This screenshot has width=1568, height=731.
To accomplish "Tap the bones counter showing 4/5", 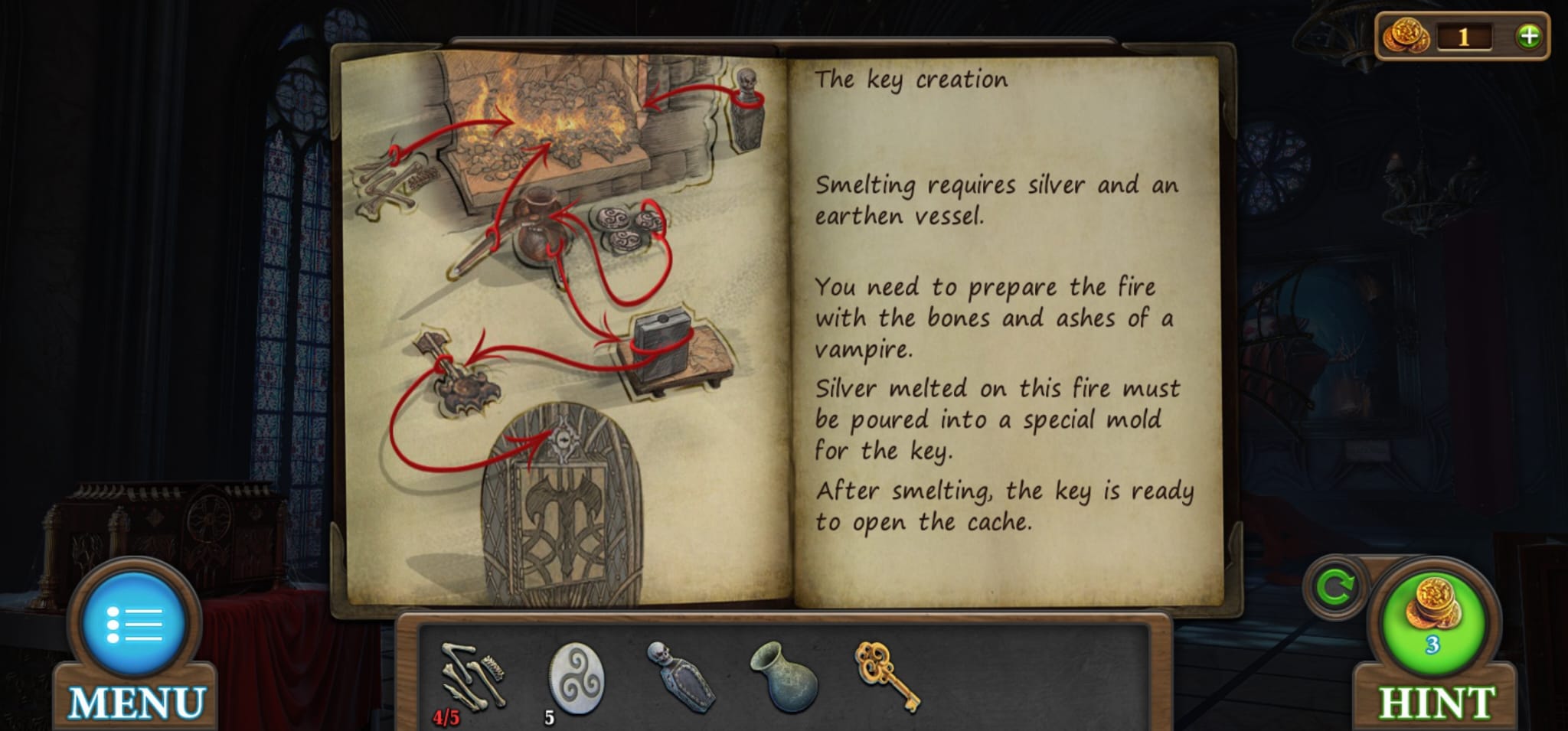I will pos(446,716).
